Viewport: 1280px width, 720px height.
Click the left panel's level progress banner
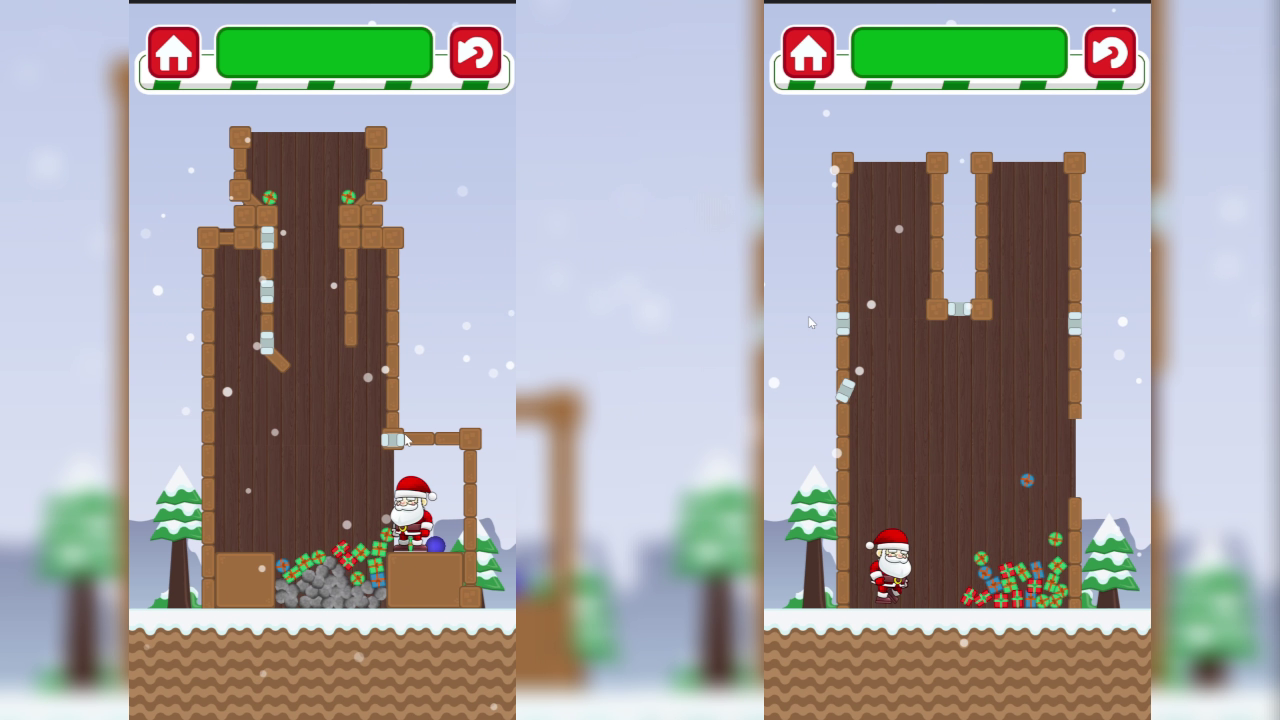coord(325,50)
